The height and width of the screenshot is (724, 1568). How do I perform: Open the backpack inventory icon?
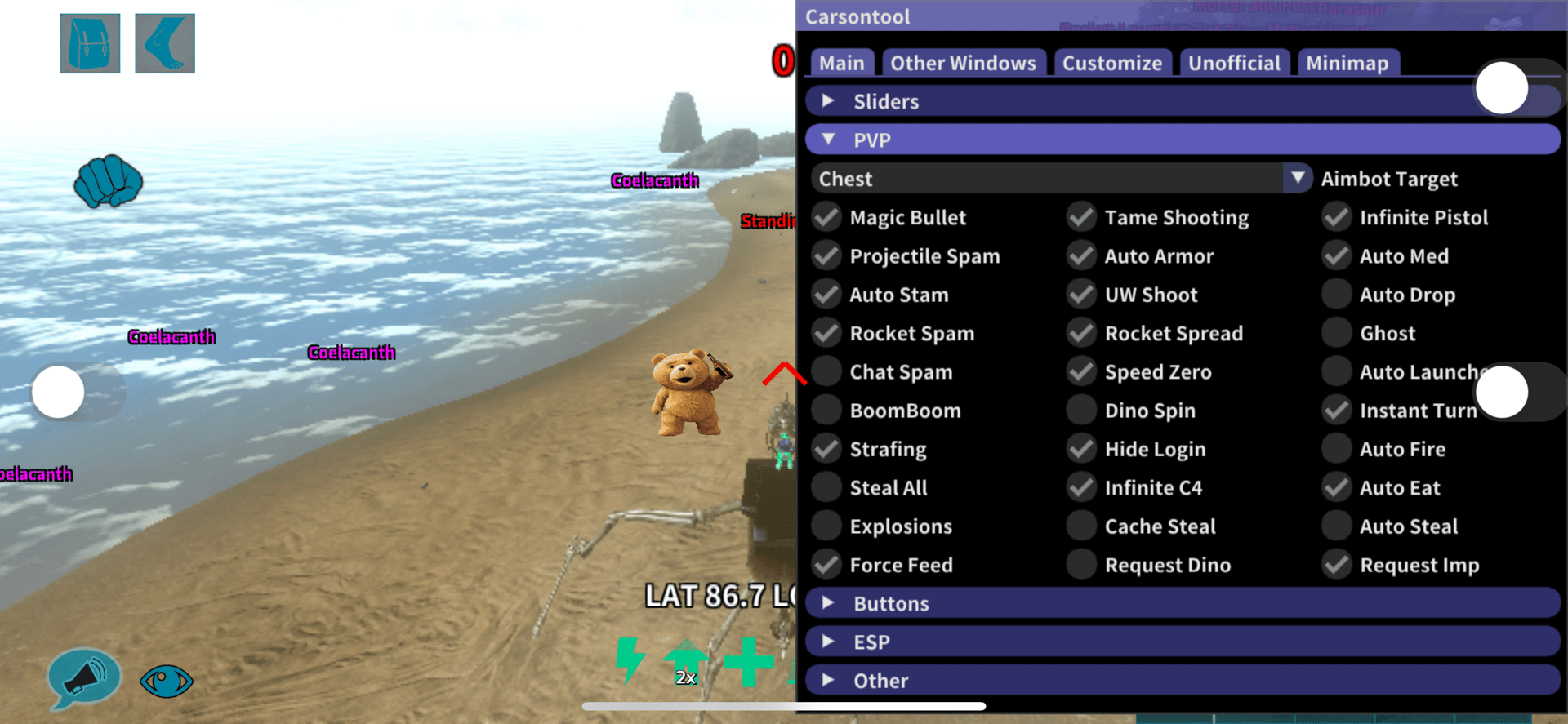90,43
